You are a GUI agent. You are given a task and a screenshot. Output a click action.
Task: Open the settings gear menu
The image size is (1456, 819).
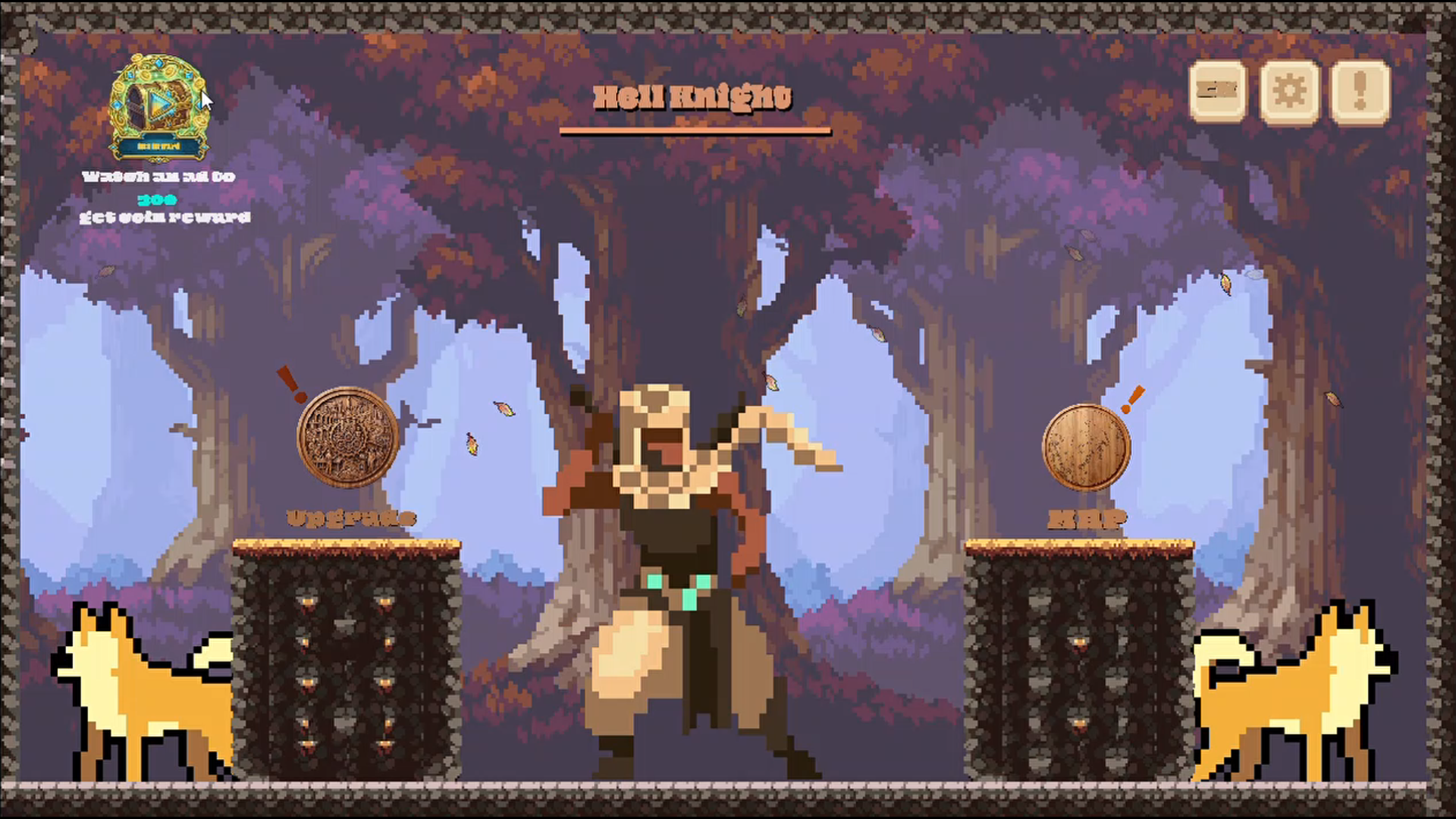tap(1289, 91)
